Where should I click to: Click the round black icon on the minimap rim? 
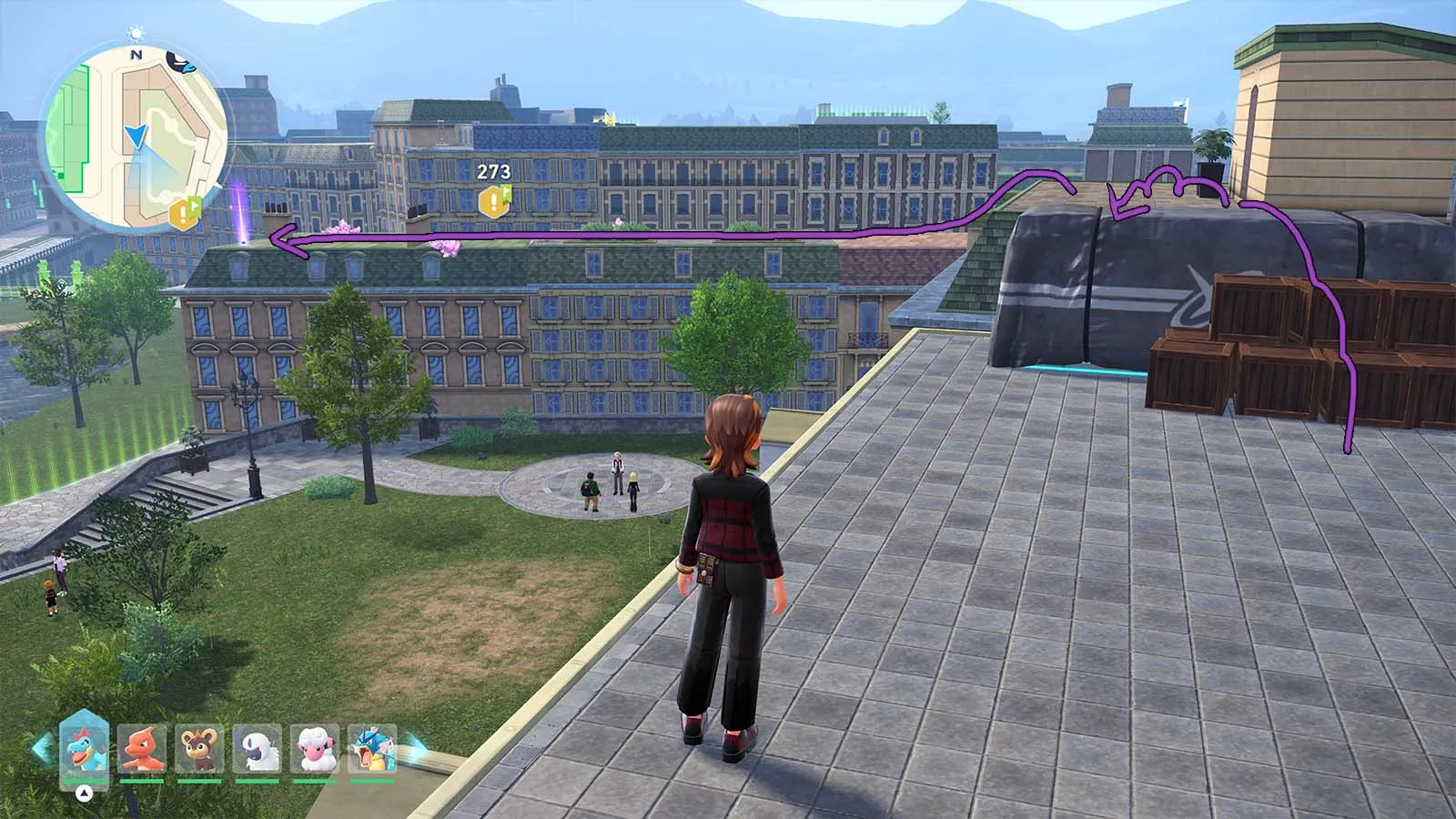(180, 62)
